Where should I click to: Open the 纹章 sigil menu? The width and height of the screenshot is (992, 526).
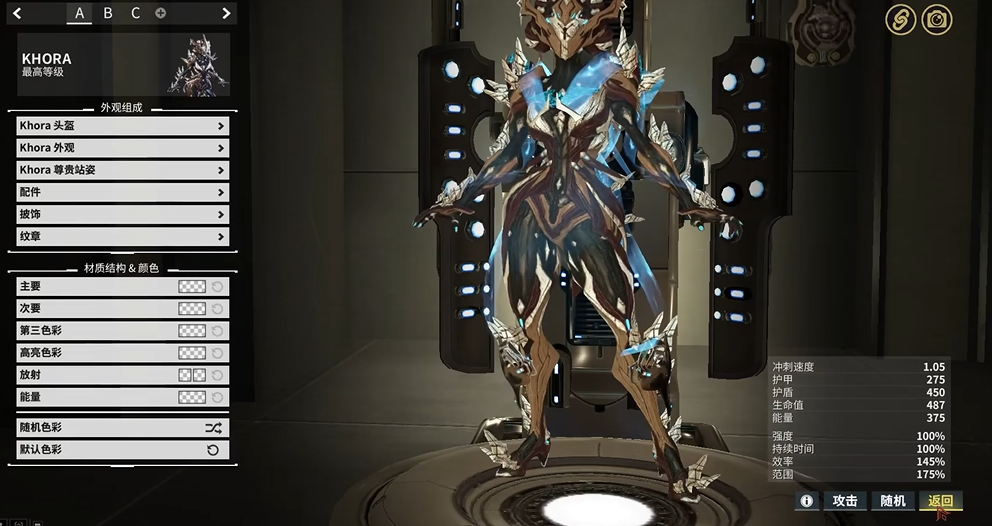tap(123, 236)
